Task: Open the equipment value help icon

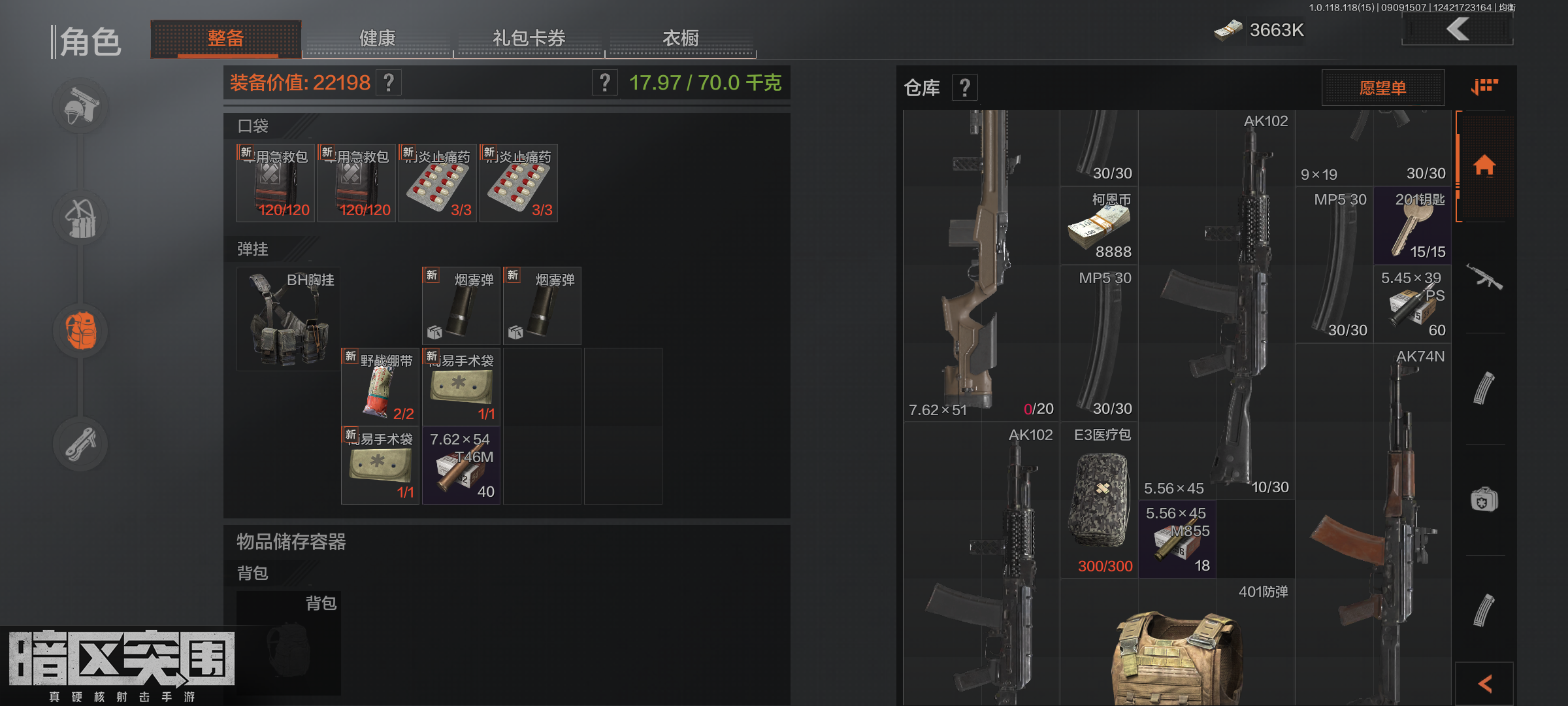Action: coord(389,83)
